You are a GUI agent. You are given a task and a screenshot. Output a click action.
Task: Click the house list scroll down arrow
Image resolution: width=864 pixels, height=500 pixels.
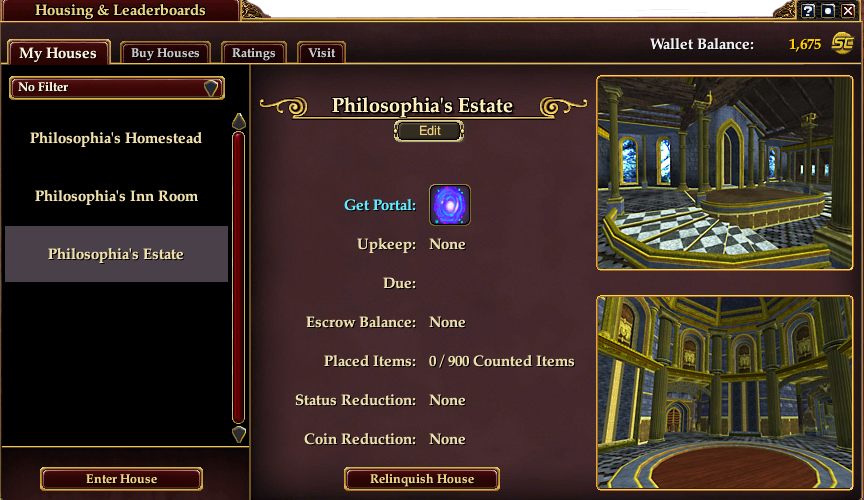[x=239, y=434]
